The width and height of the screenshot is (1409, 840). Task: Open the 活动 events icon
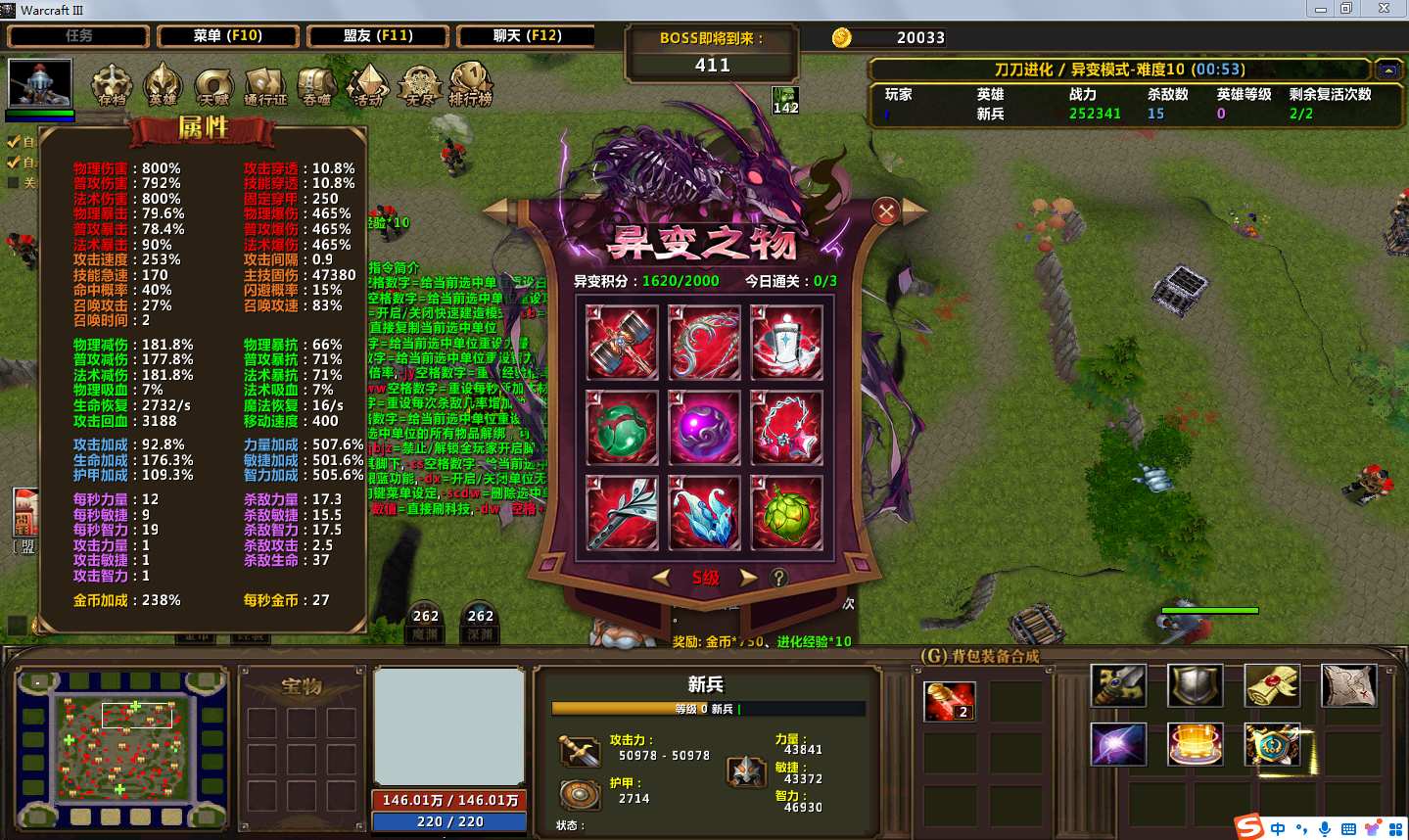(x=368, y=85)
